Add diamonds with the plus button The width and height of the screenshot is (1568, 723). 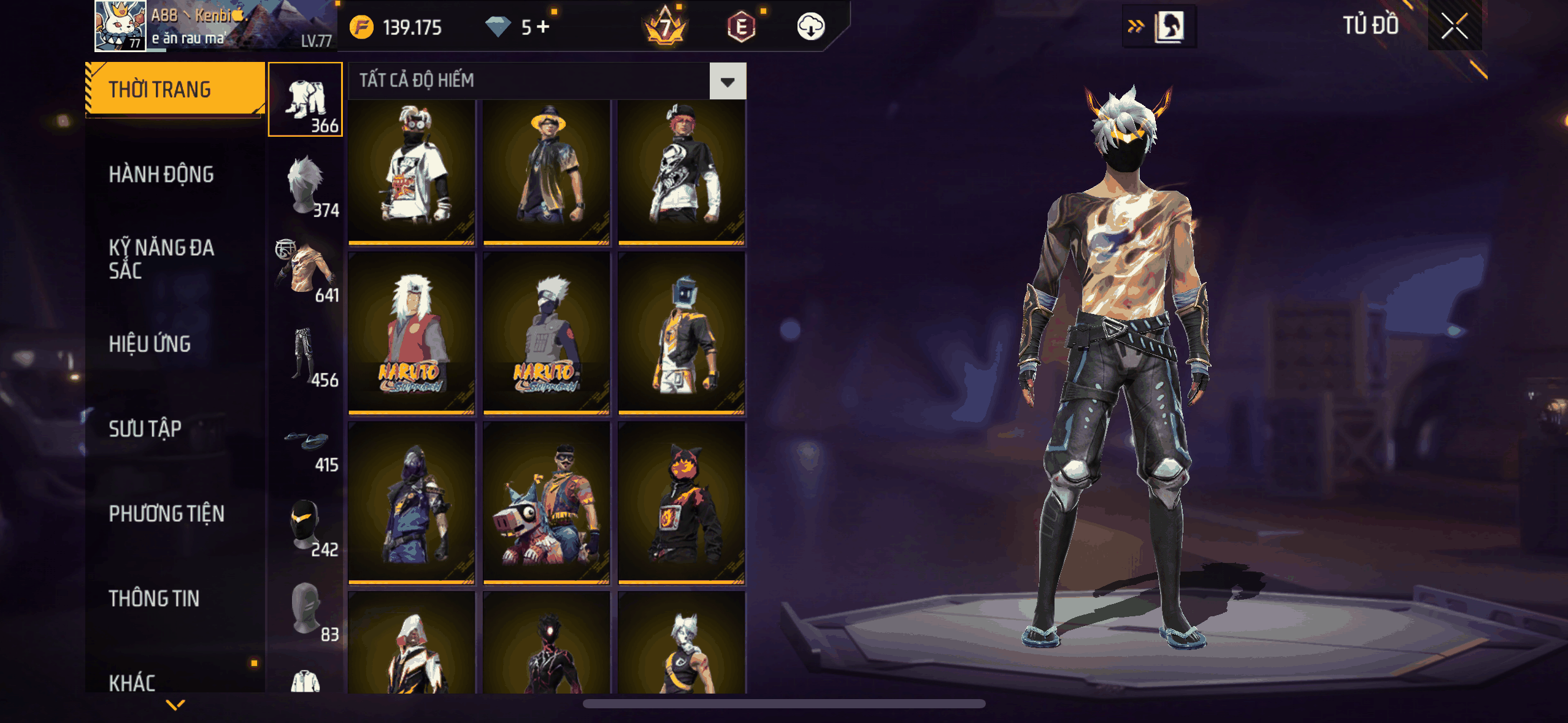[543, 27]
